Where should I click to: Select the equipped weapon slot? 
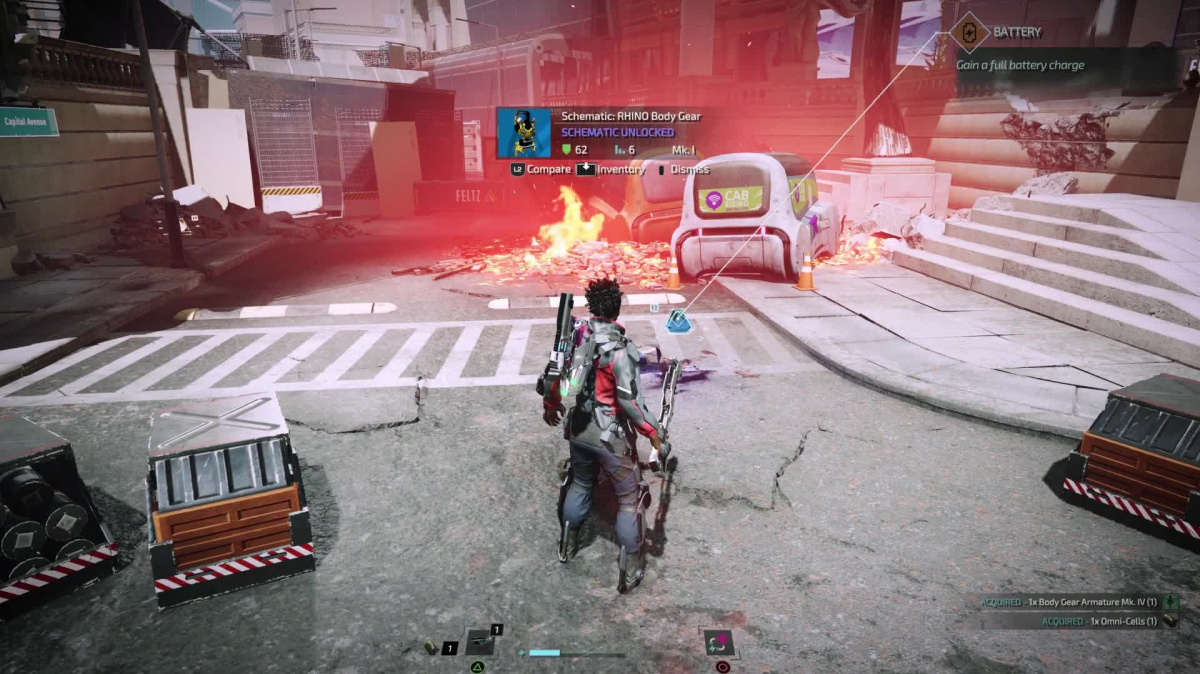coord(480,640)
